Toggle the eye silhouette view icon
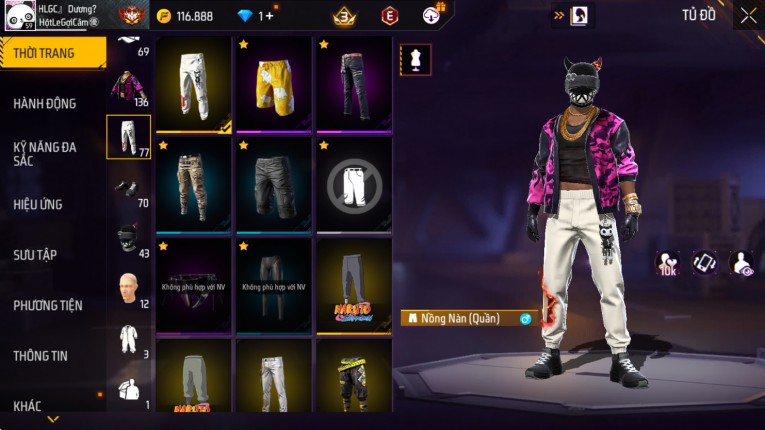This screenshot has height=430, width=765. pos(744,263)
